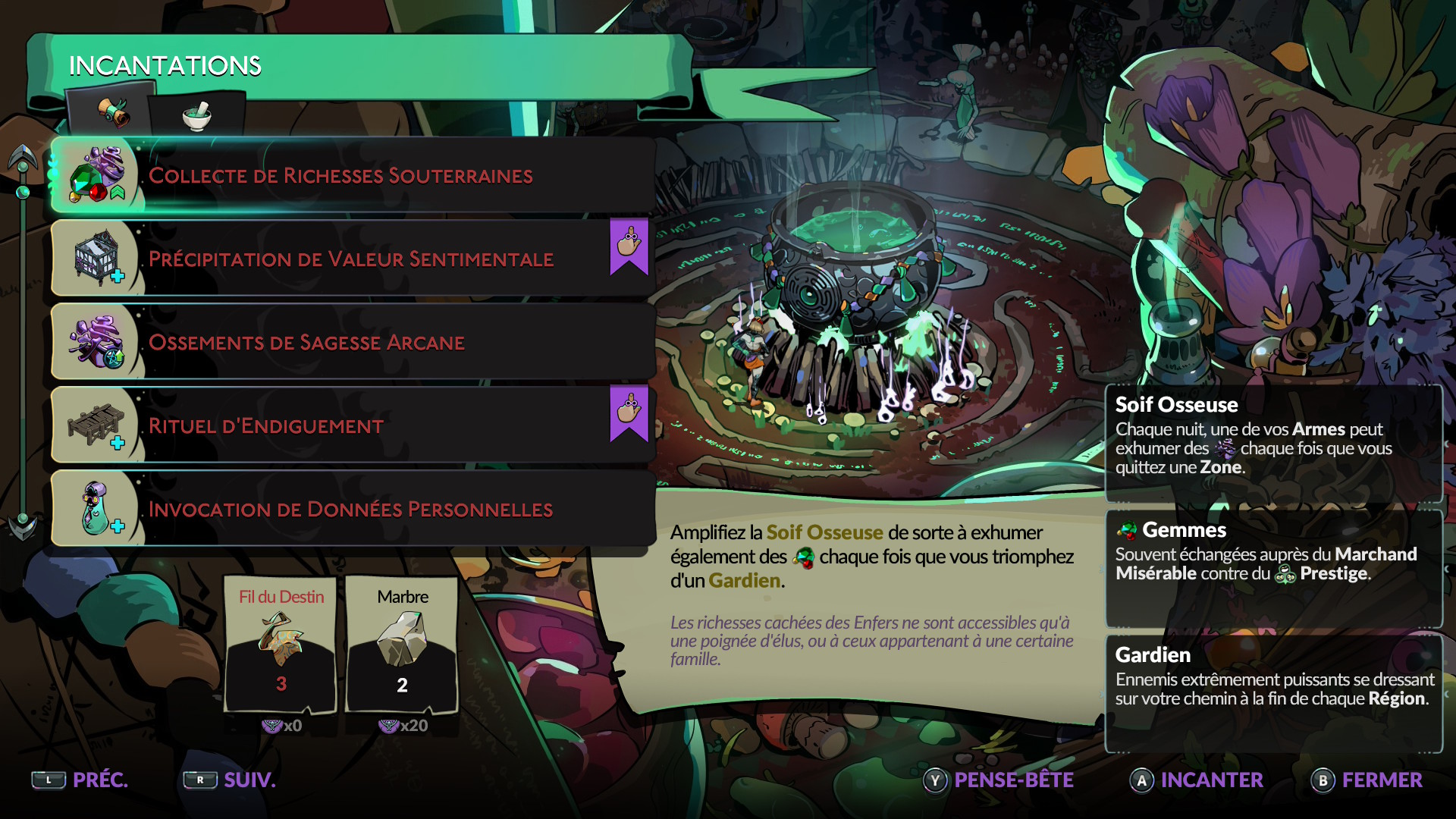Select Ossements de Sagesse Arcane incantation
This screenshot has width=1456, height=819.
(x=353, y=342)
